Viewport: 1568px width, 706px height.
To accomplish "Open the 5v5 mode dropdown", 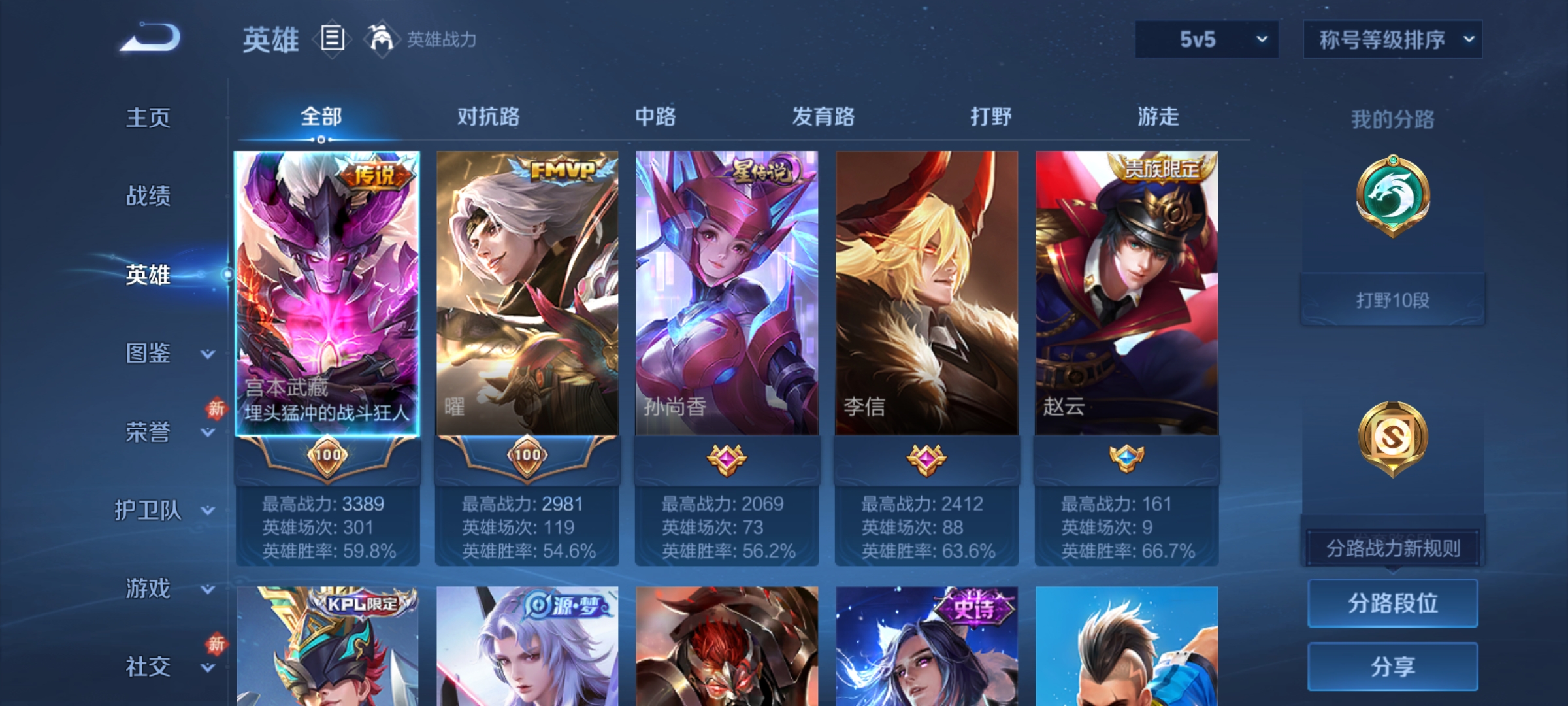I will [1205, 39].
